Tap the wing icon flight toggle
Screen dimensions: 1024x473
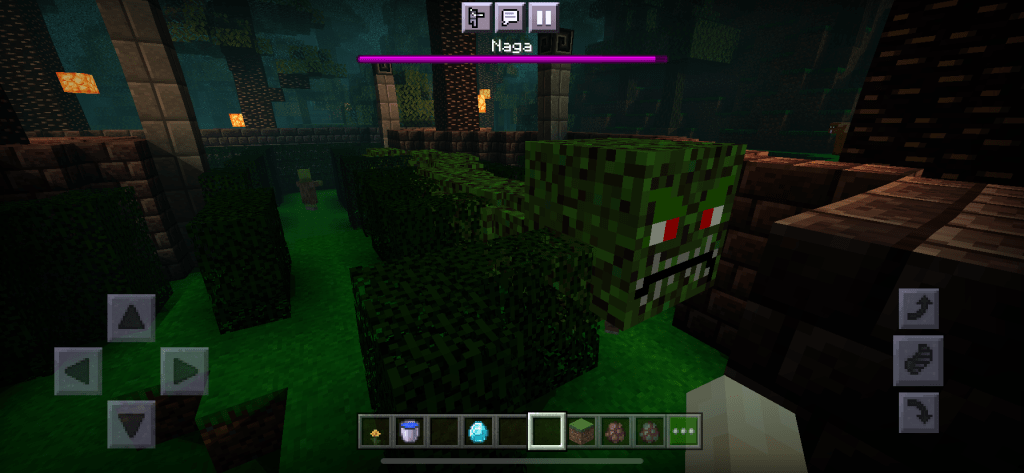(918, 360)
